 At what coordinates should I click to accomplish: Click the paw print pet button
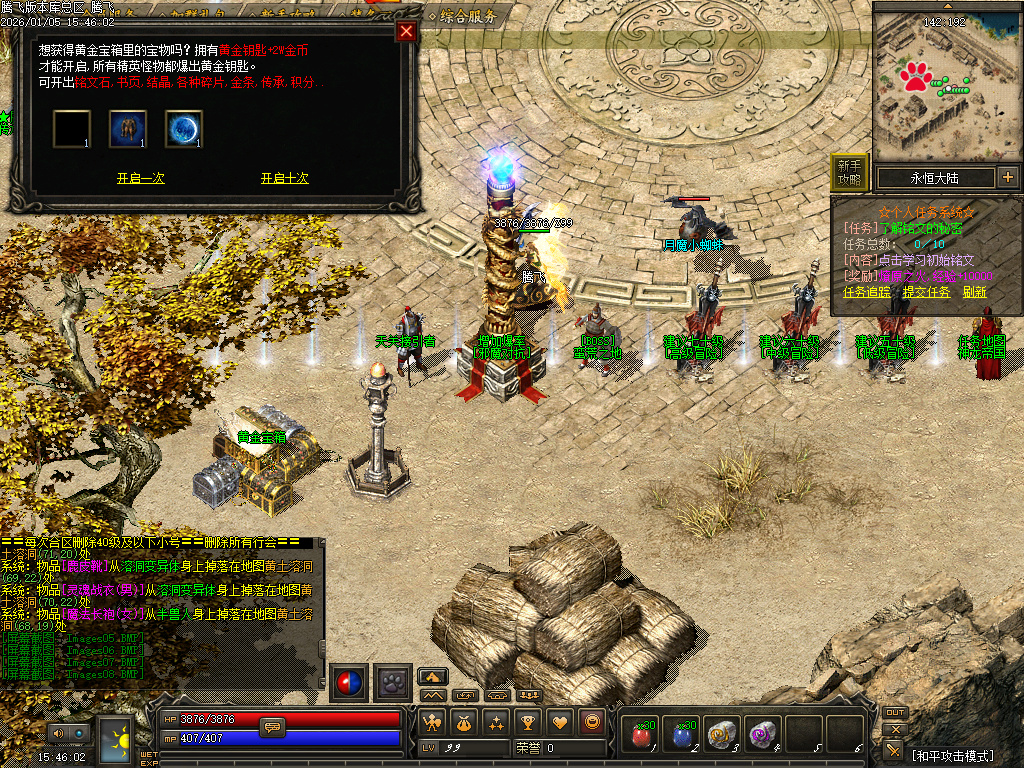pos(393,683)
